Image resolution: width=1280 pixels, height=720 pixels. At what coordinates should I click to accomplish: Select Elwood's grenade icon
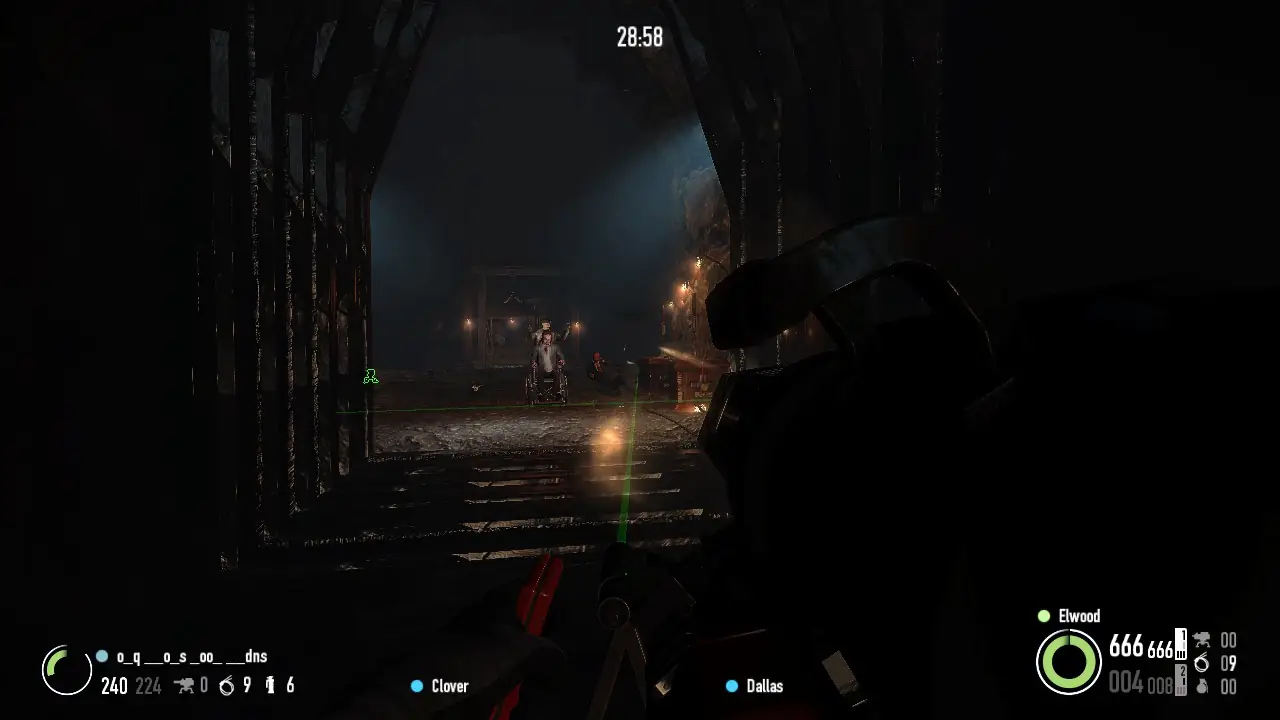(1201, 686)
